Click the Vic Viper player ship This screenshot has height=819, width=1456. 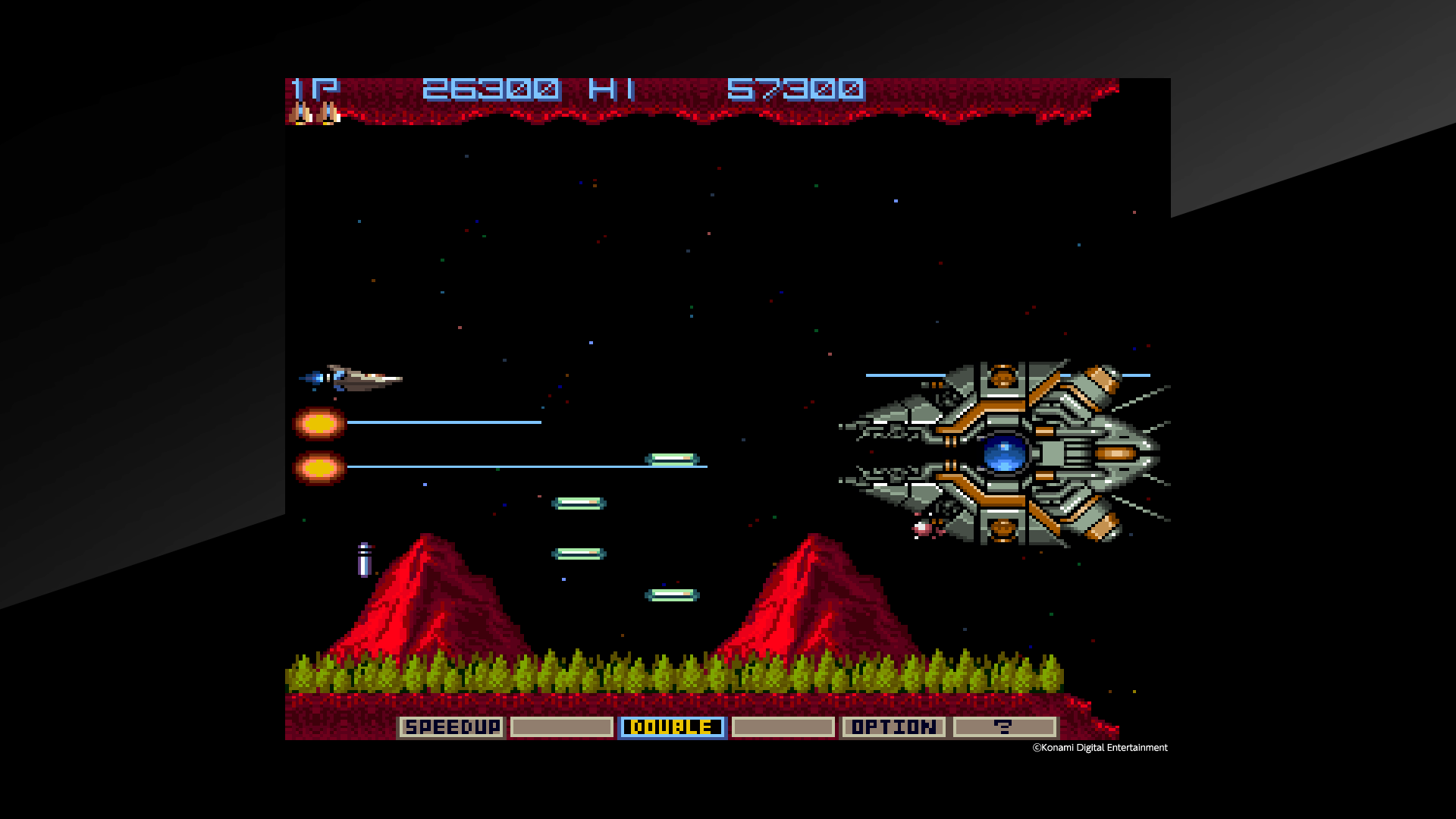point(360,379)
